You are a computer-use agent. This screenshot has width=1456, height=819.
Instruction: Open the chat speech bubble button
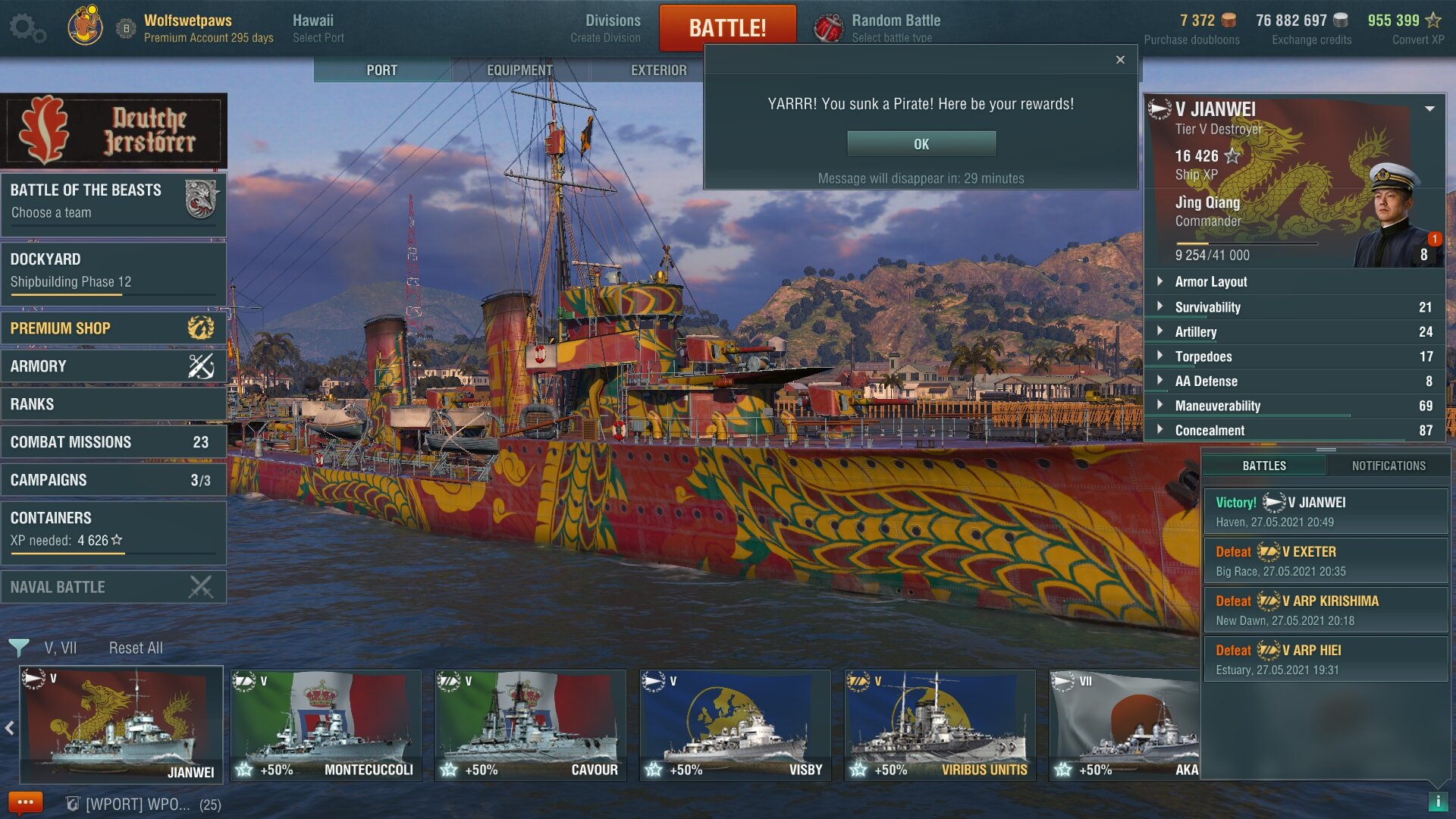tap(25, 802)
